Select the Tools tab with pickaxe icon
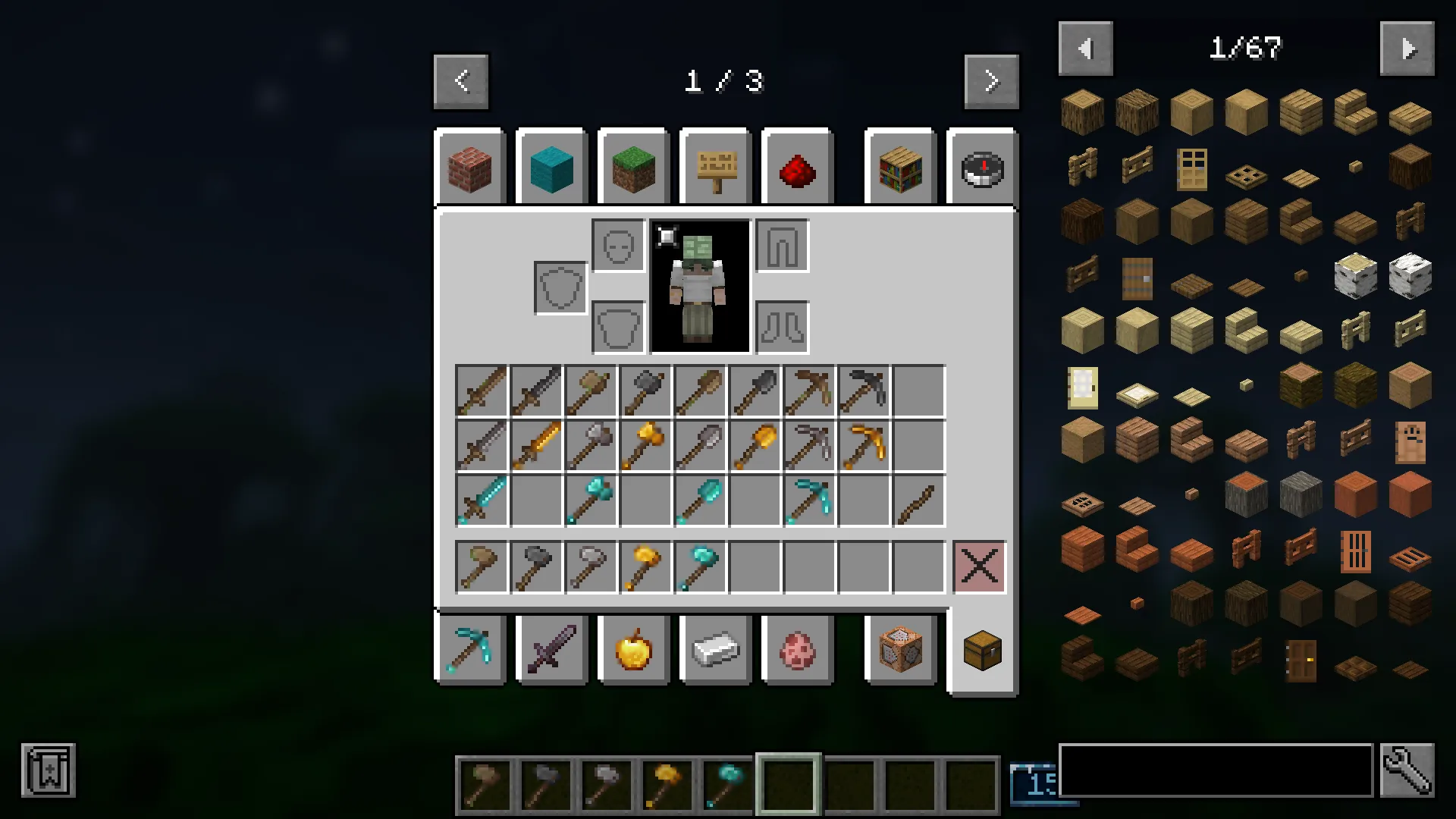The image size is (1456, 819). [x=470, y=650]
